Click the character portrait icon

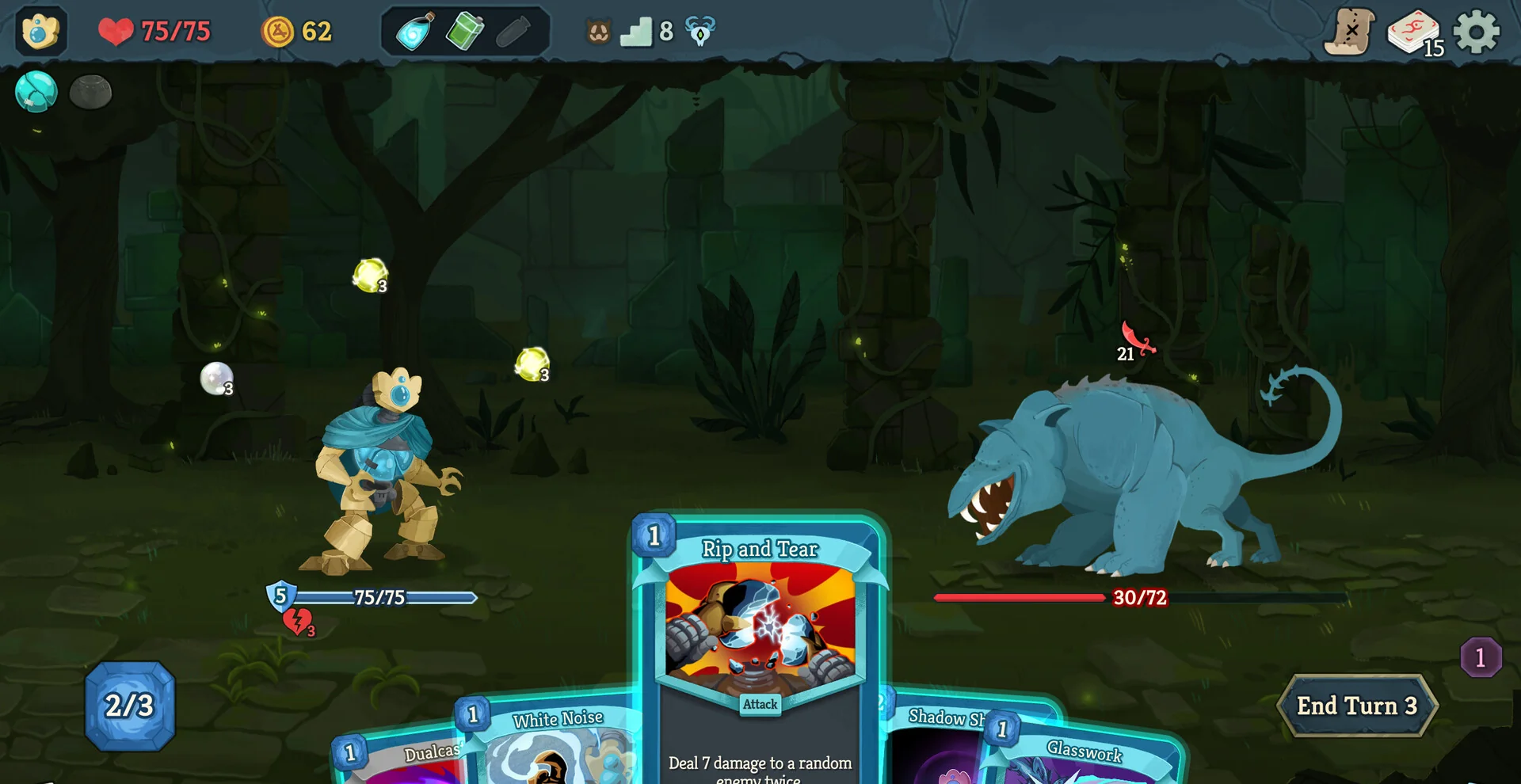point(40,32)
